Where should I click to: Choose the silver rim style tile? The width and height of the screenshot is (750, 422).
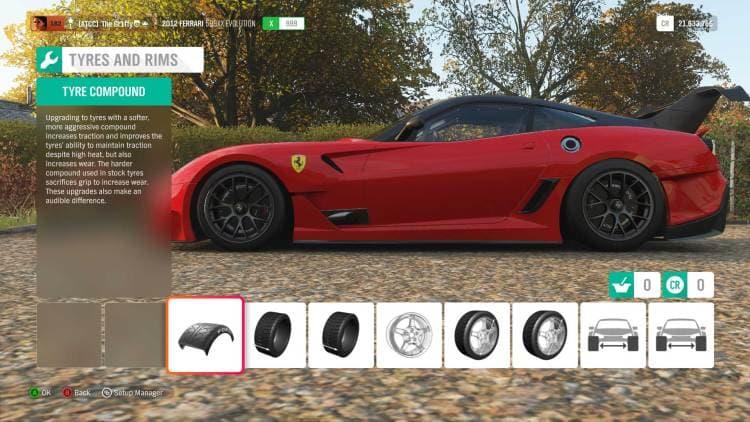tap(409, 335)
